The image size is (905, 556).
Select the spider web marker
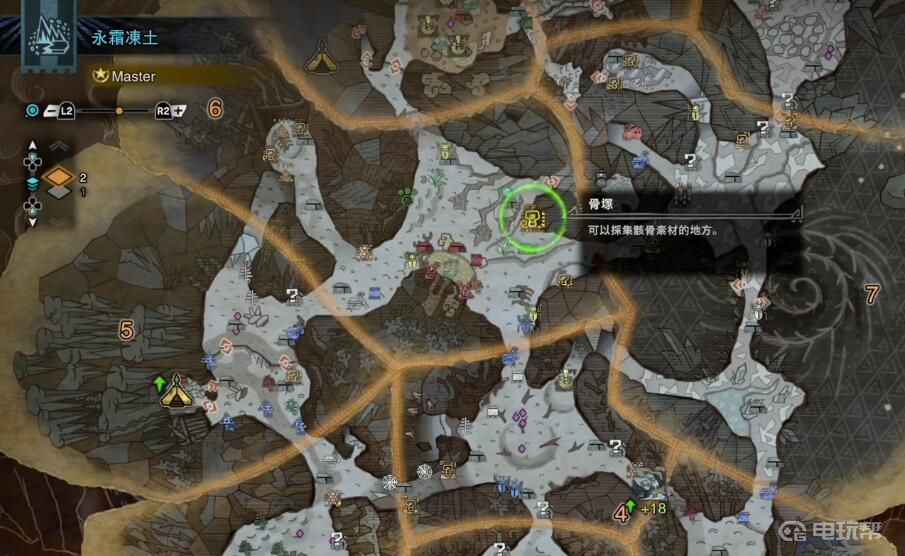(390, 484)
